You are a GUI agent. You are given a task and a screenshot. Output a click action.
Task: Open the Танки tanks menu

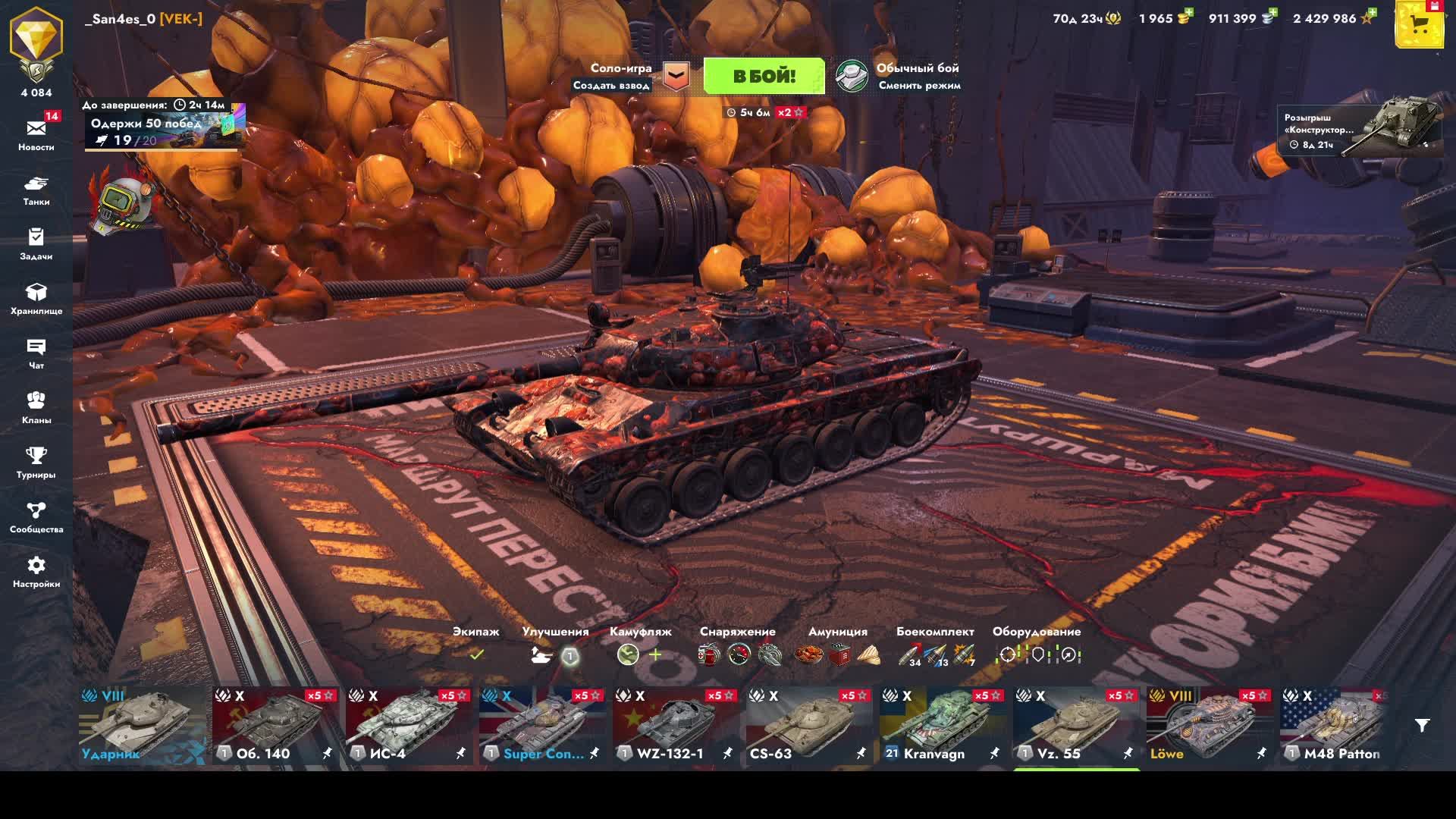36,190
